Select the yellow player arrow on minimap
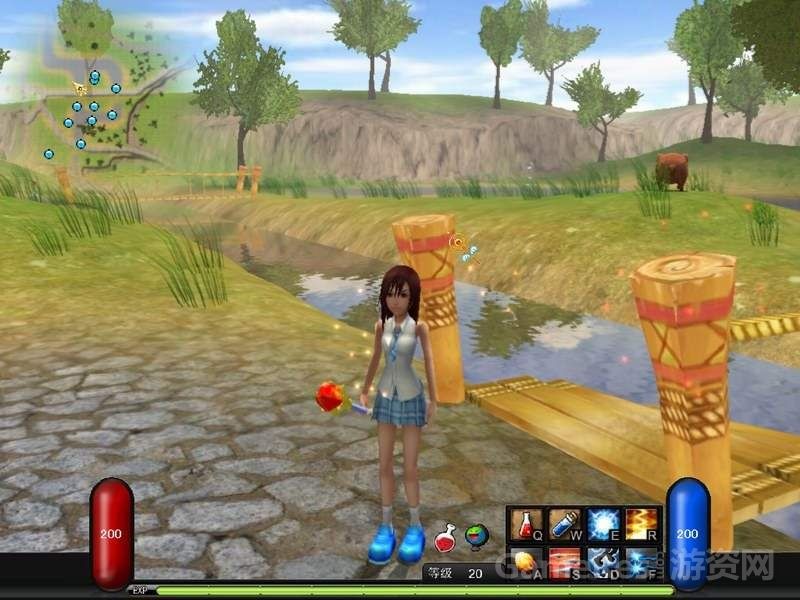Viewport: 800px width, 600px height. (79, 88)
